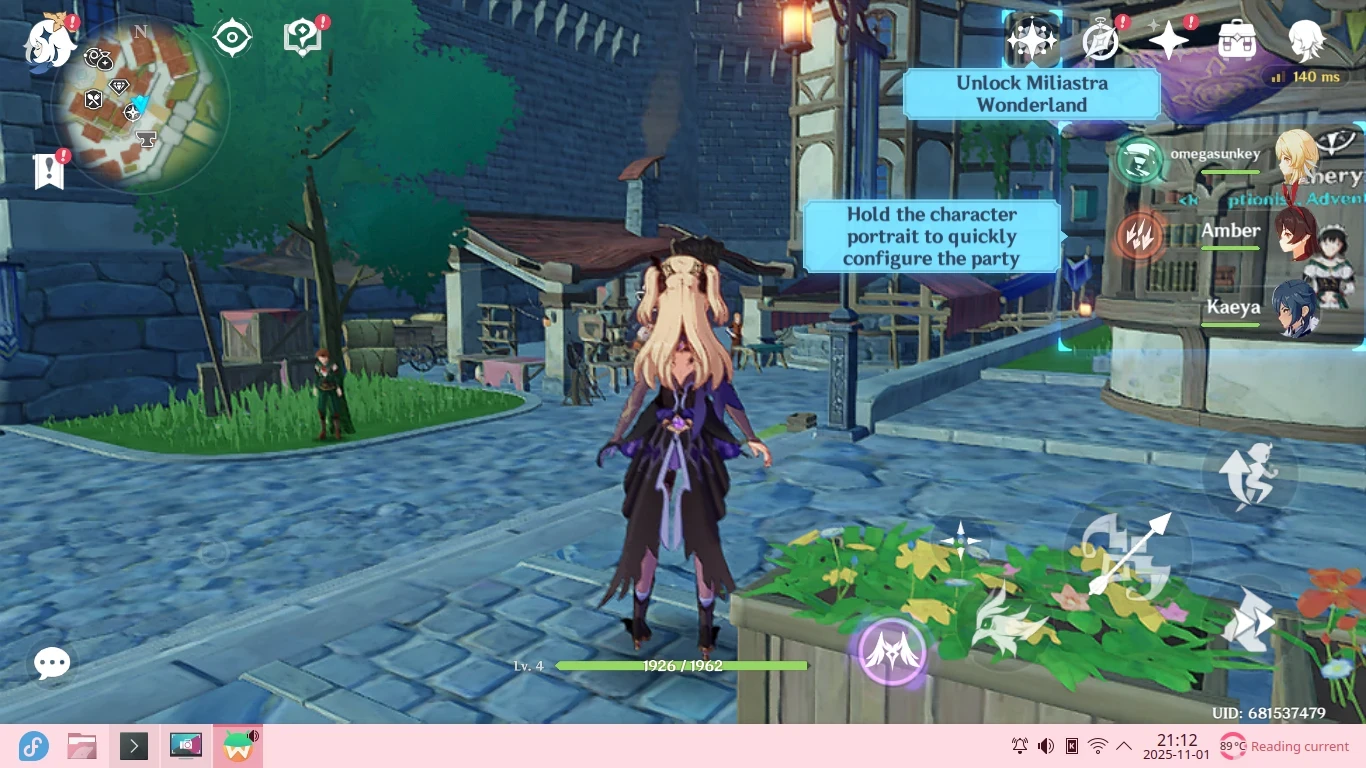This screenshot has height=768, width=1366.
Task: Activate the glowing purple elemental burst
Action: tap(890, 649)
